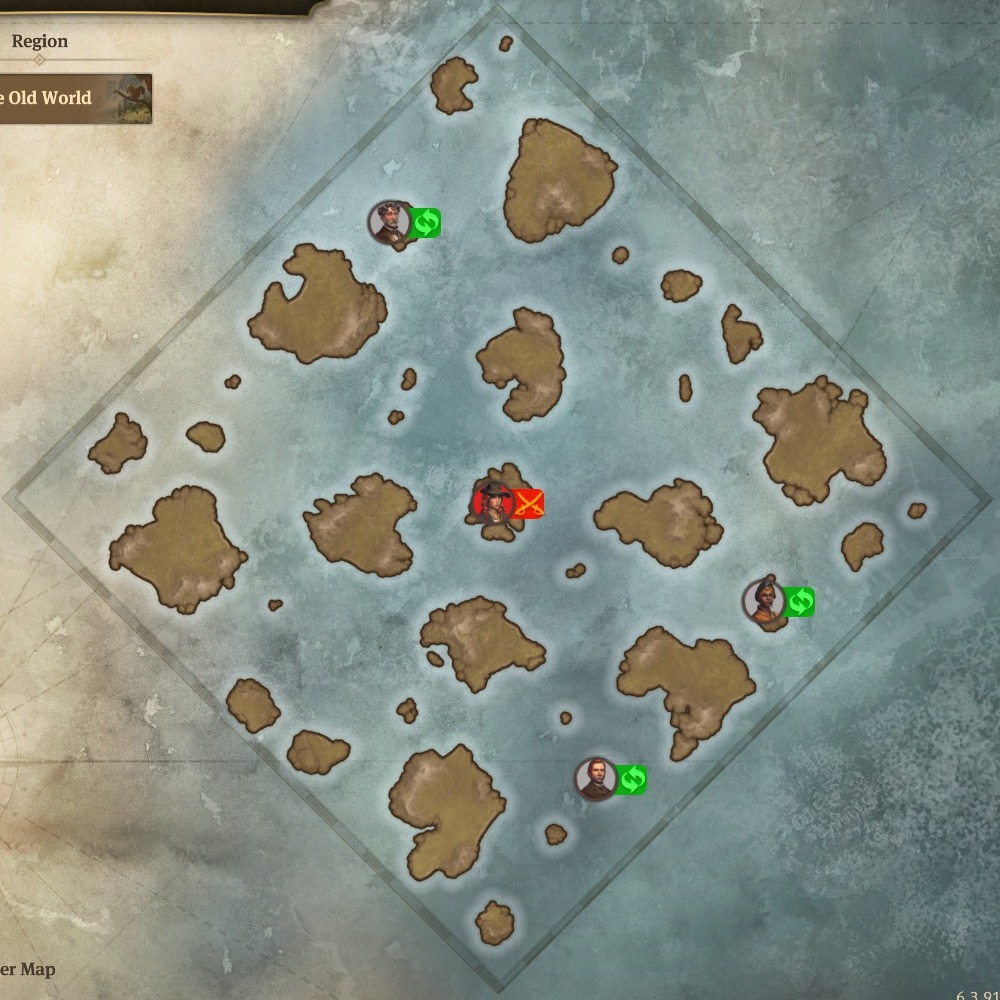Click the trade icon beside the red-haired man

[631, 779]
